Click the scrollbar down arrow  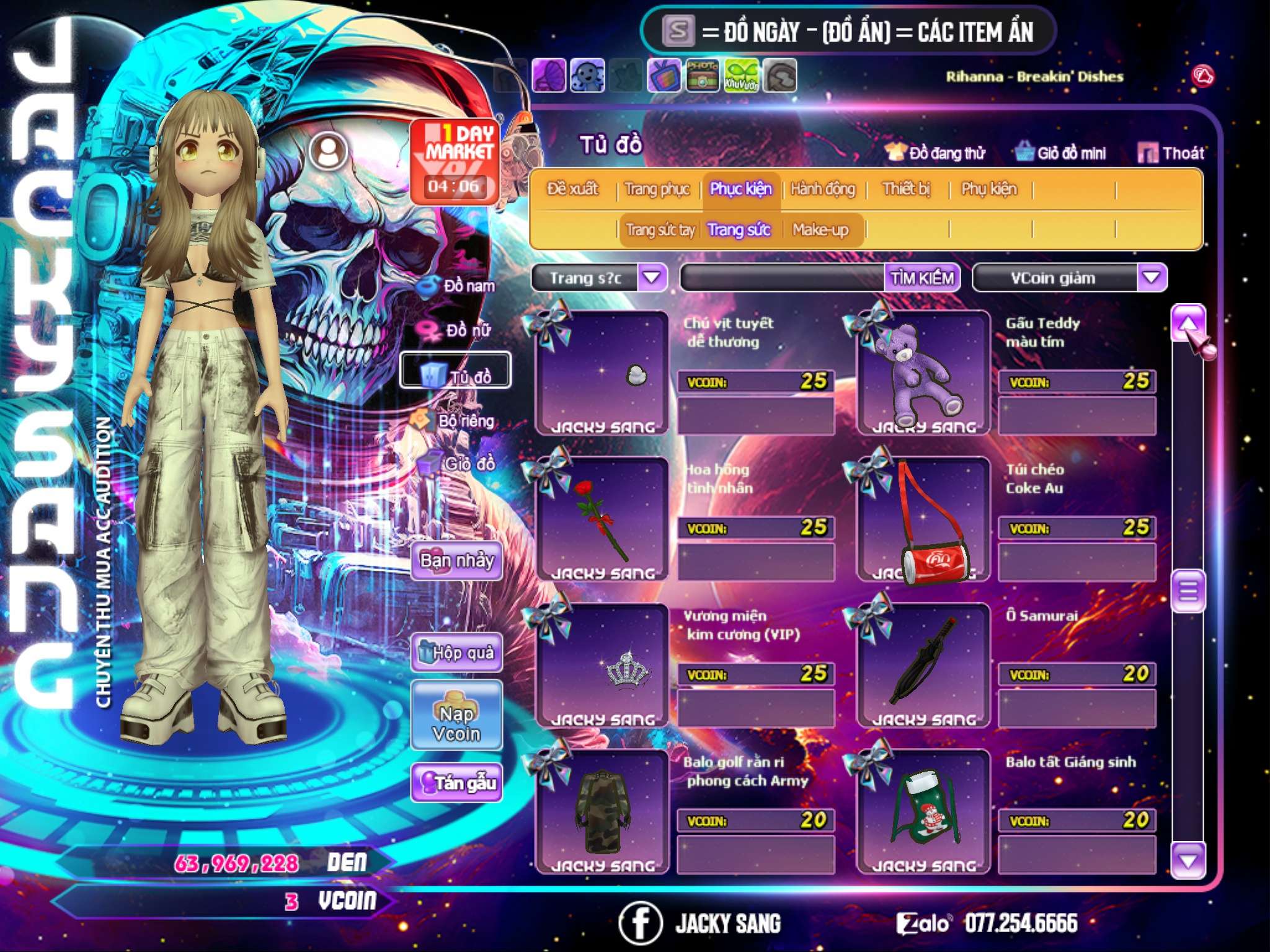1188,860
